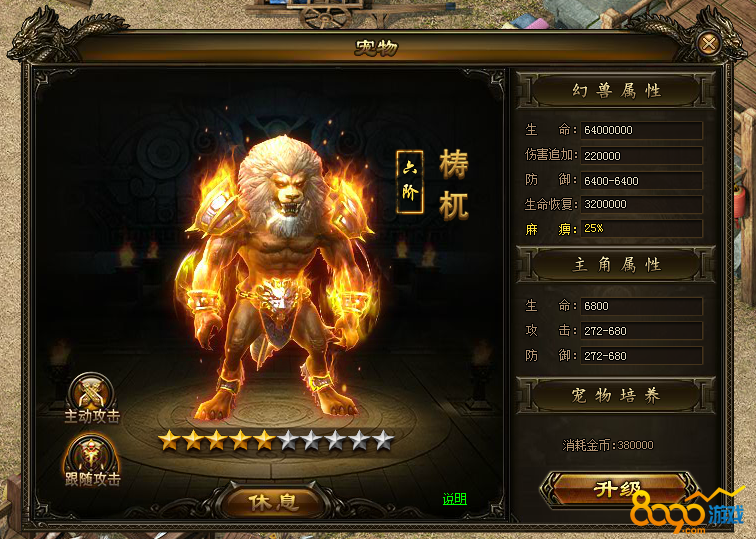This screenshot has width=756, height=539.
Task: Select the 跟随攻击 follow attack mode
Action: click(91, 459)
